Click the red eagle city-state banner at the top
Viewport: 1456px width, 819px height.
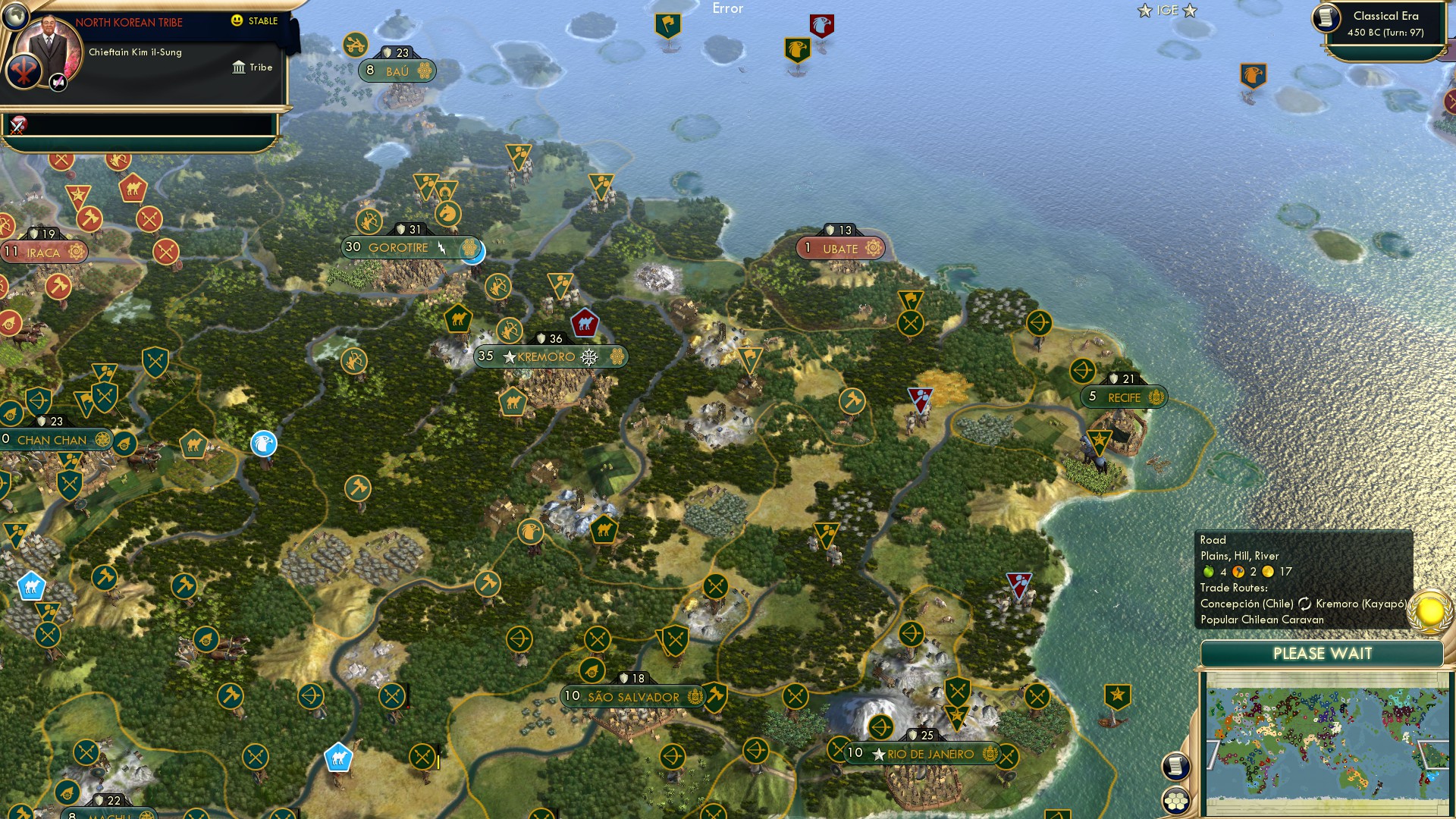pos(821,25)
